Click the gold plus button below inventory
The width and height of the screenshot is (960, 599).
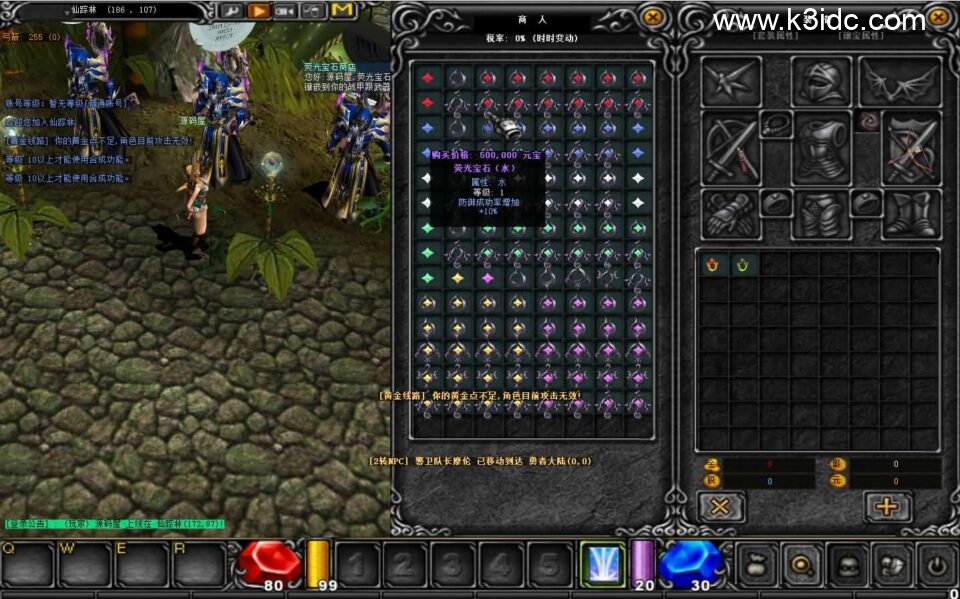point(887,507)
